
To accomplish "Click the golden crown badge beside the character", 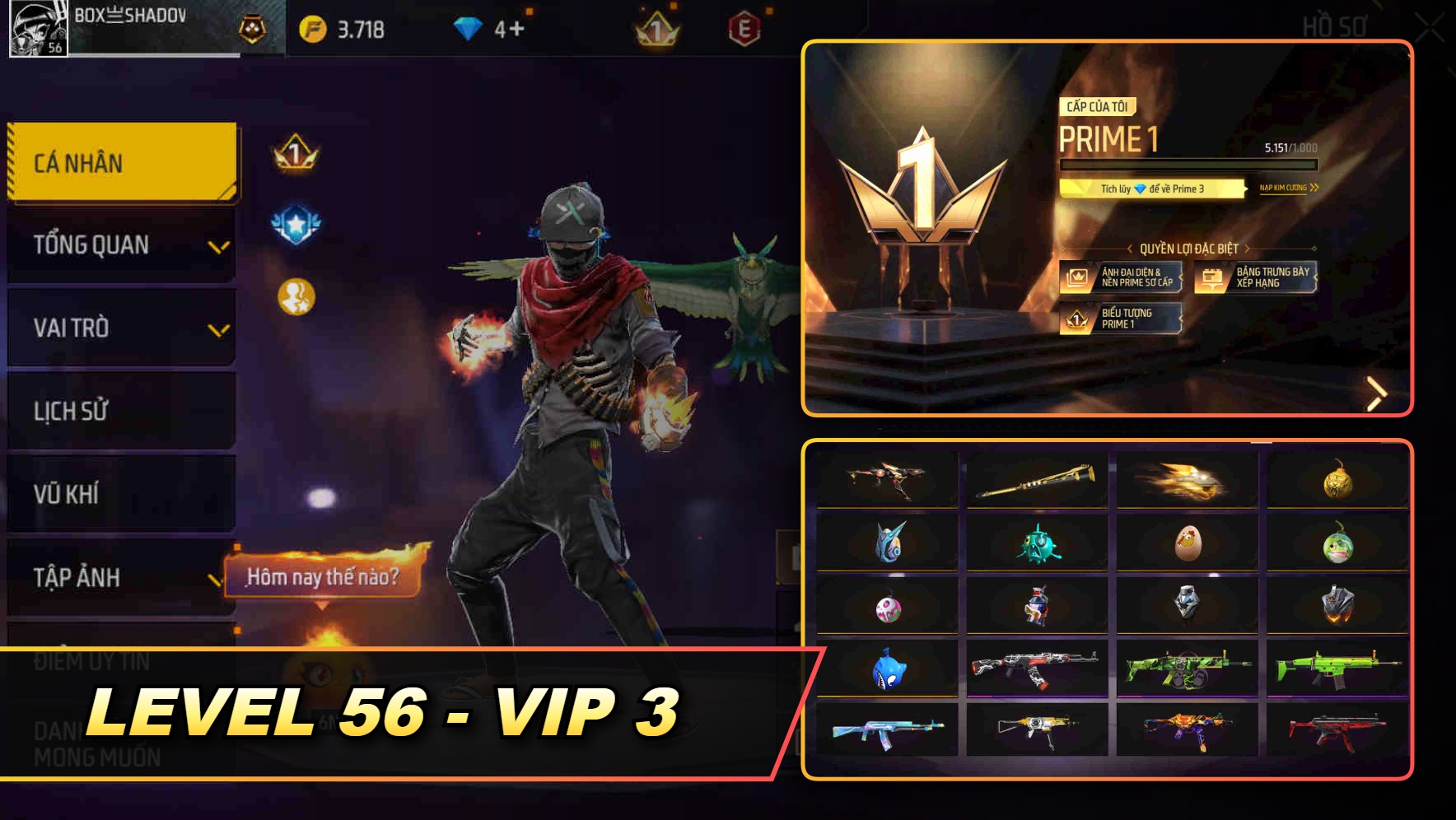I will [294, 152].
